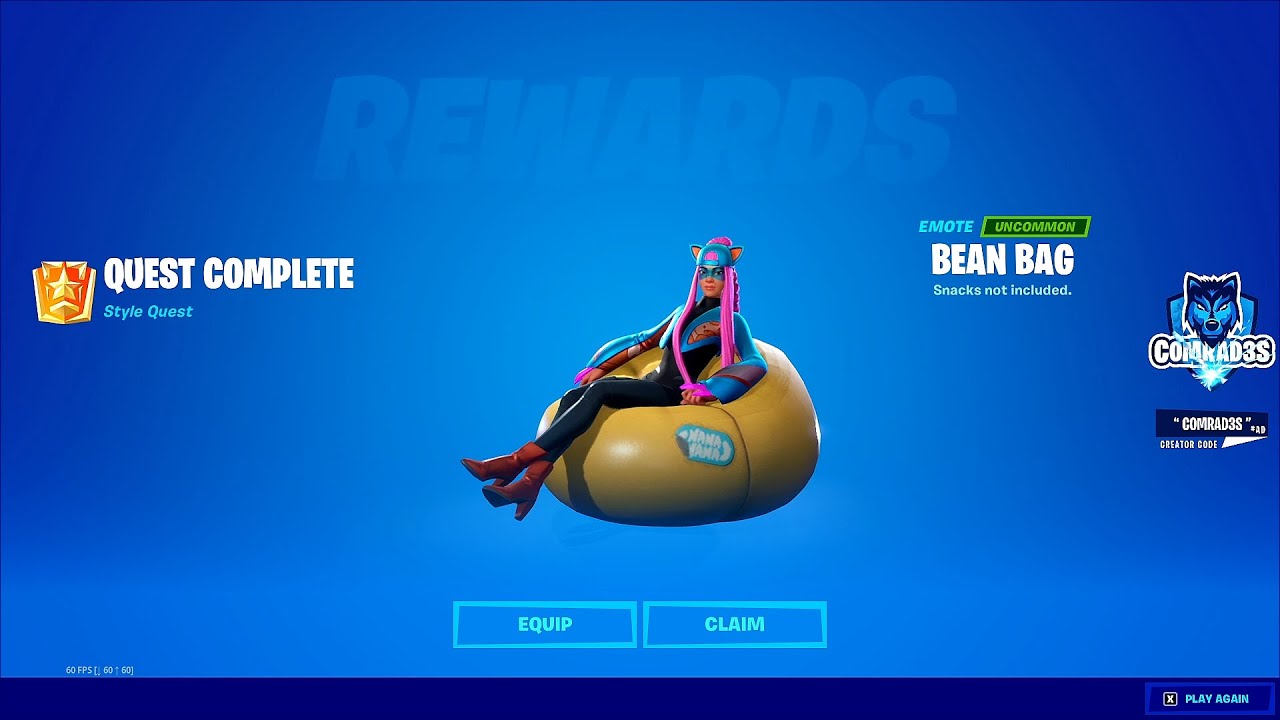Click the COMRAD3S creator code text
This screenshot has width=1280, height=720.
tap(1210, 423)
